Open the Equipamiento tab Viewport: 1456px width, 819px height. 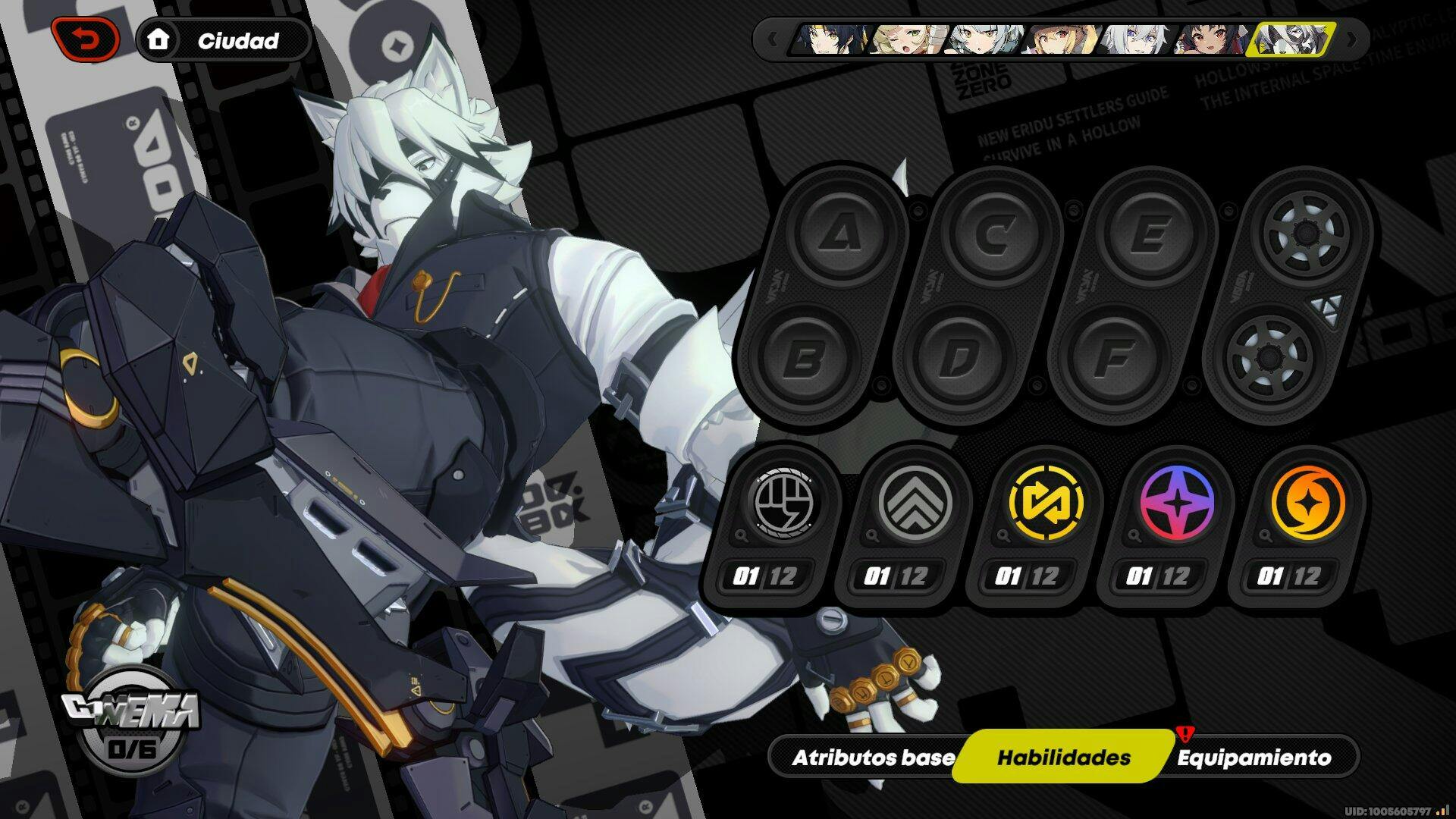[1254, 758]
